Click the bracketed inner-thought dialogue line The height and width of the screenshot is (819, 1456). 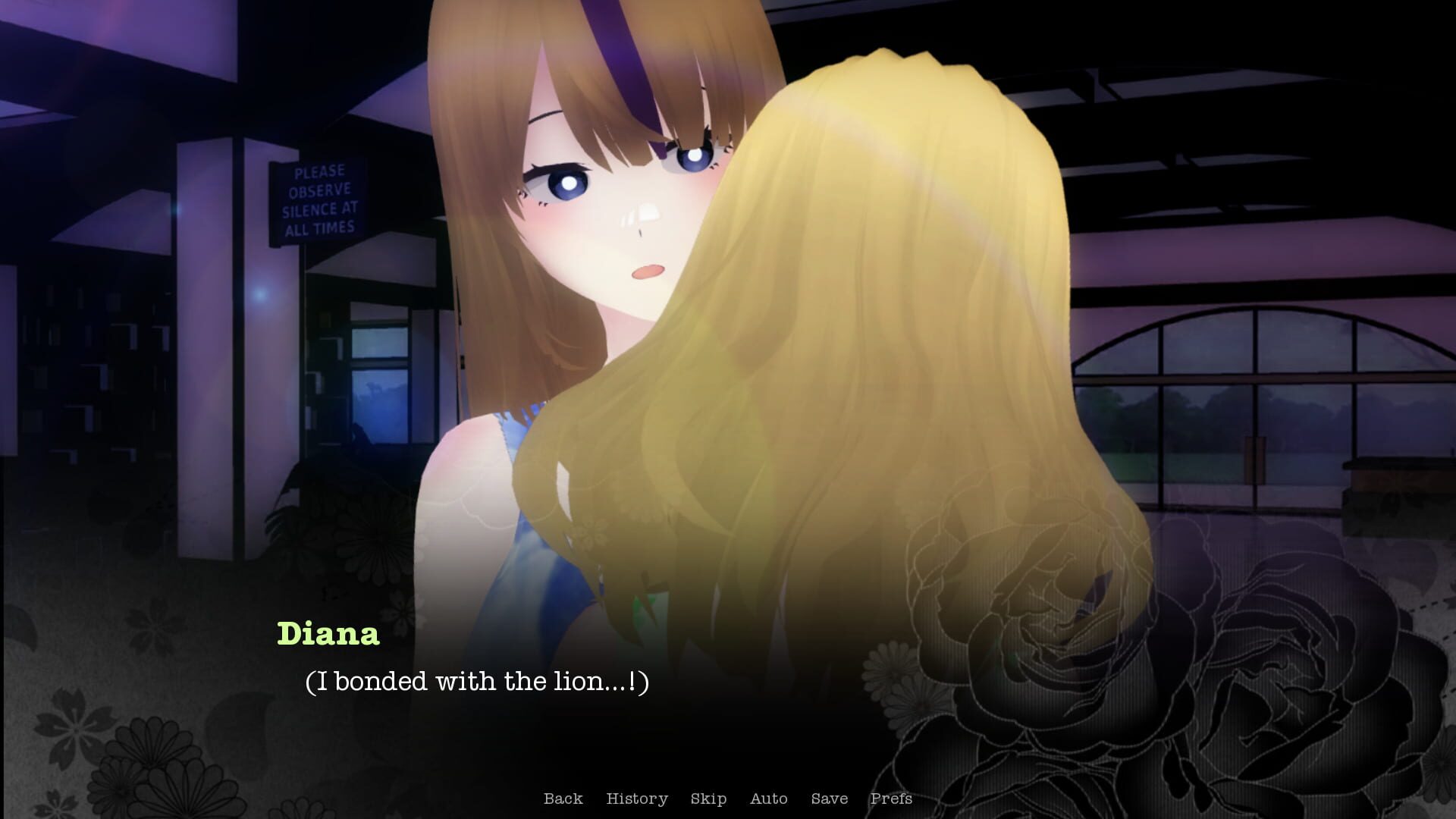click(x=478, y=682)
